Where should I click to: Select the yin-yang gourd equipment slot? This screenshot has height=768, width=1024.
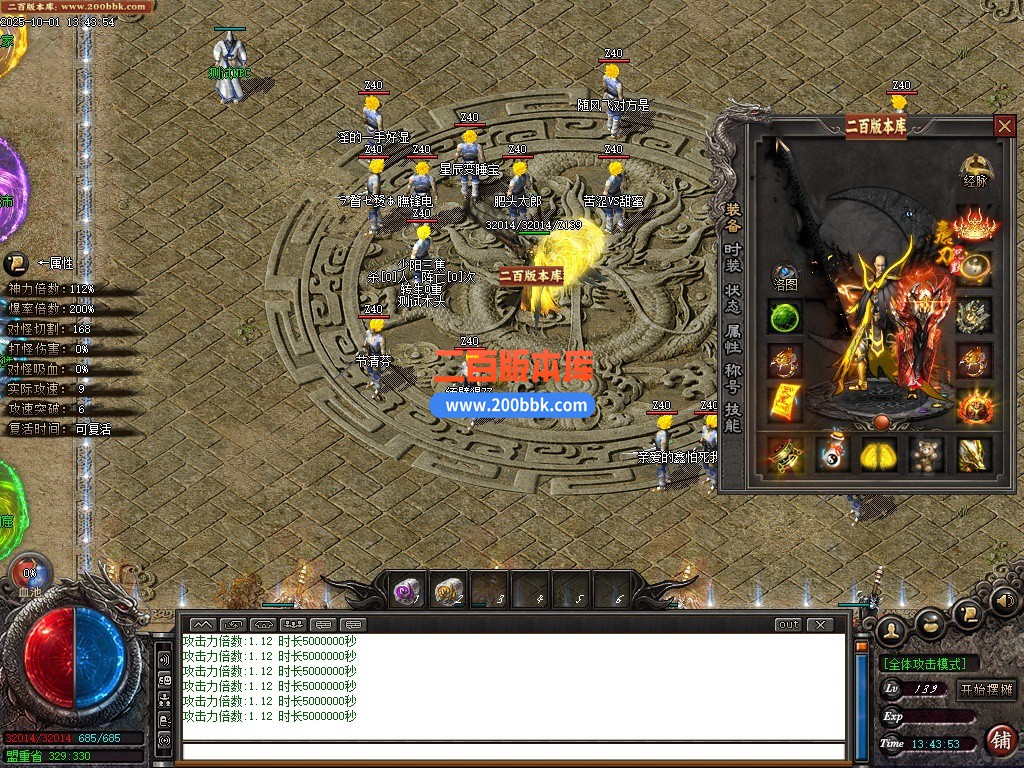[x=832, y=455]
